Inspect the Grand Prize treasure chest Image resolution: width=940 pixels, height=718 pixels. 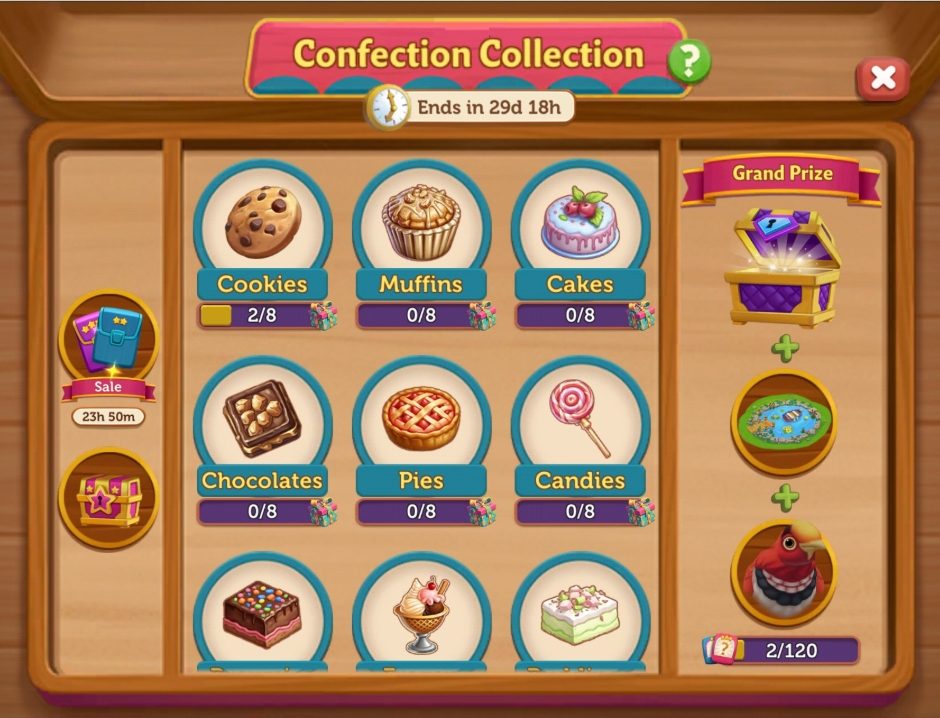pyautogui.click(x=783, y=267)
